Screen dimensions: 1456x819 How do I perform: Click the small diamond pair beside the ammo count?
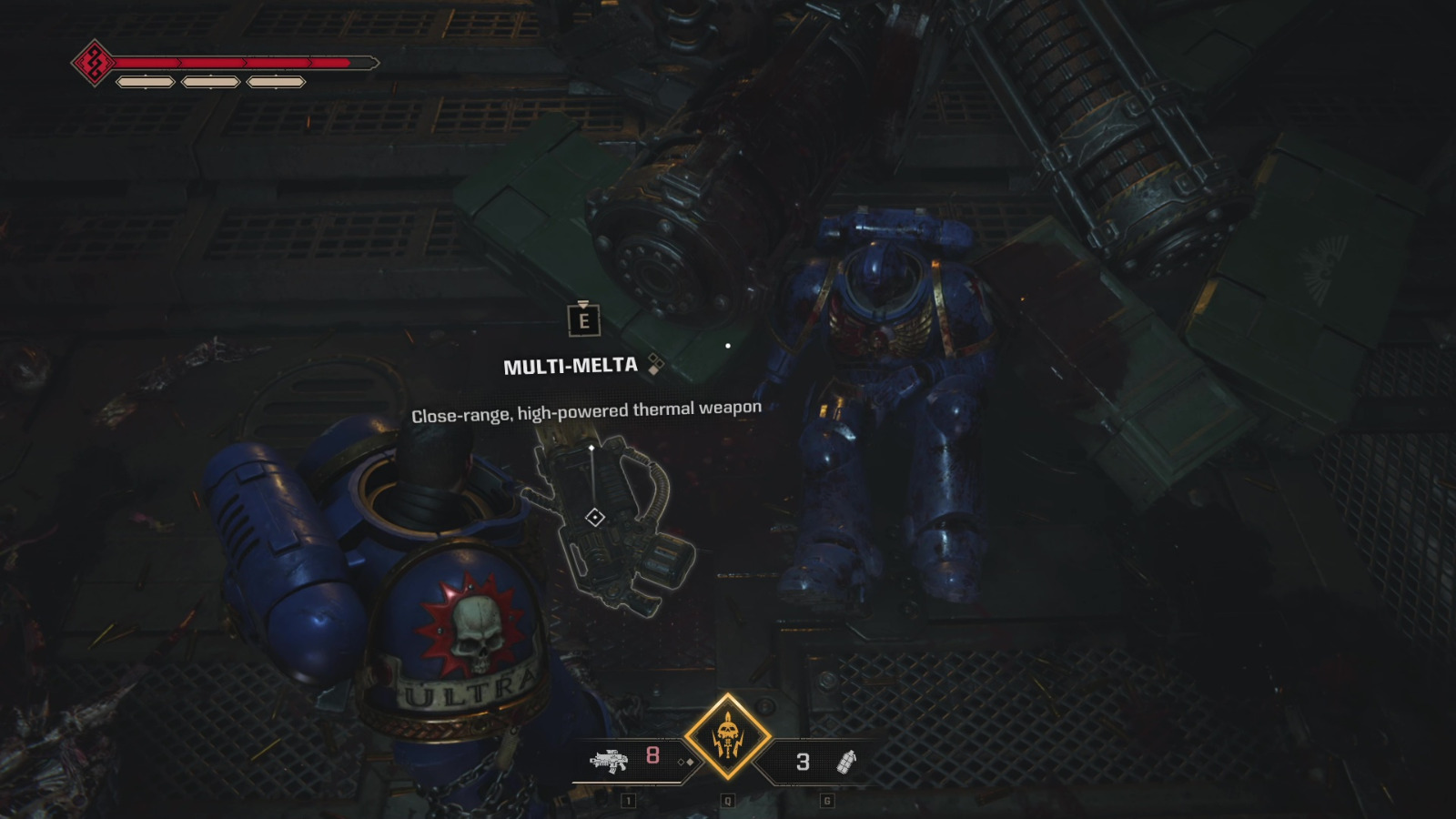coord(686,761)
